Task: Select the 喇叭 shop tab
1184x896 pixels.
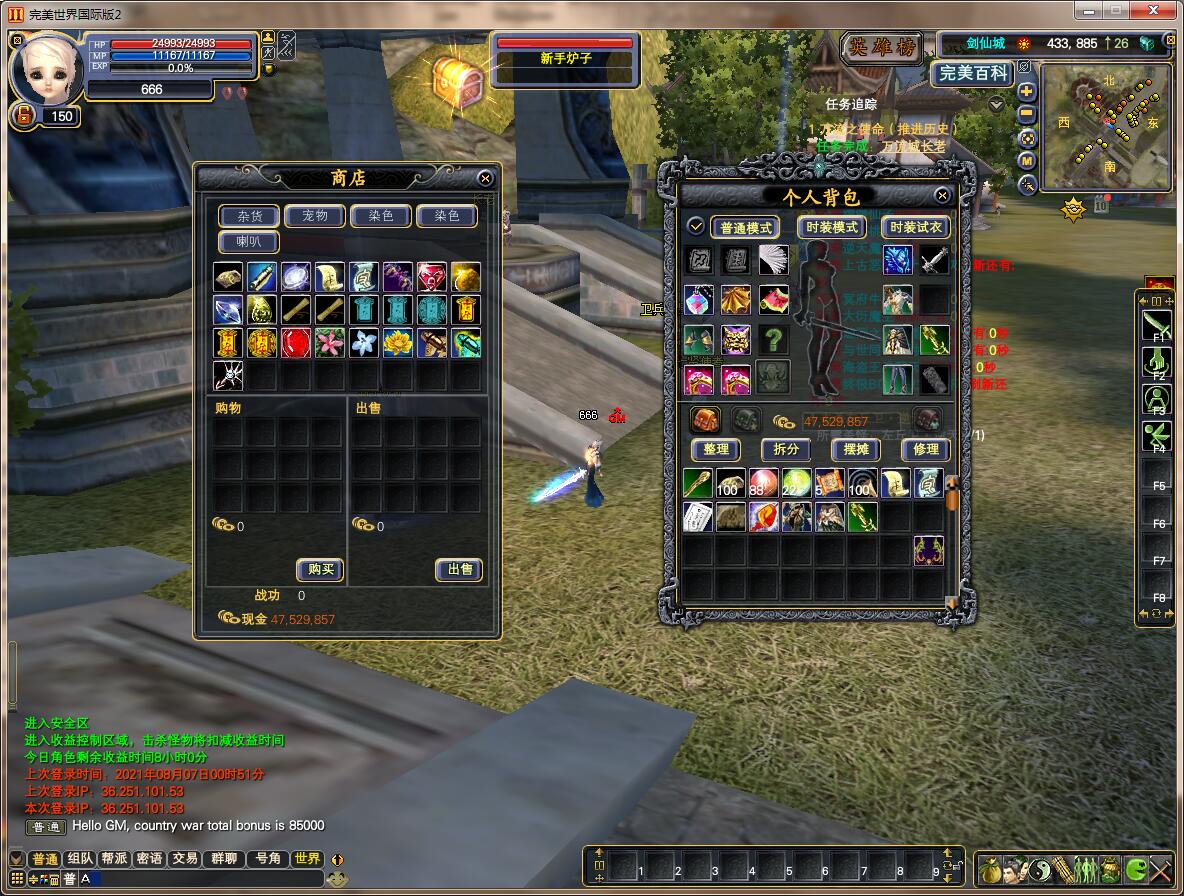Action: (x=249, y=242)
